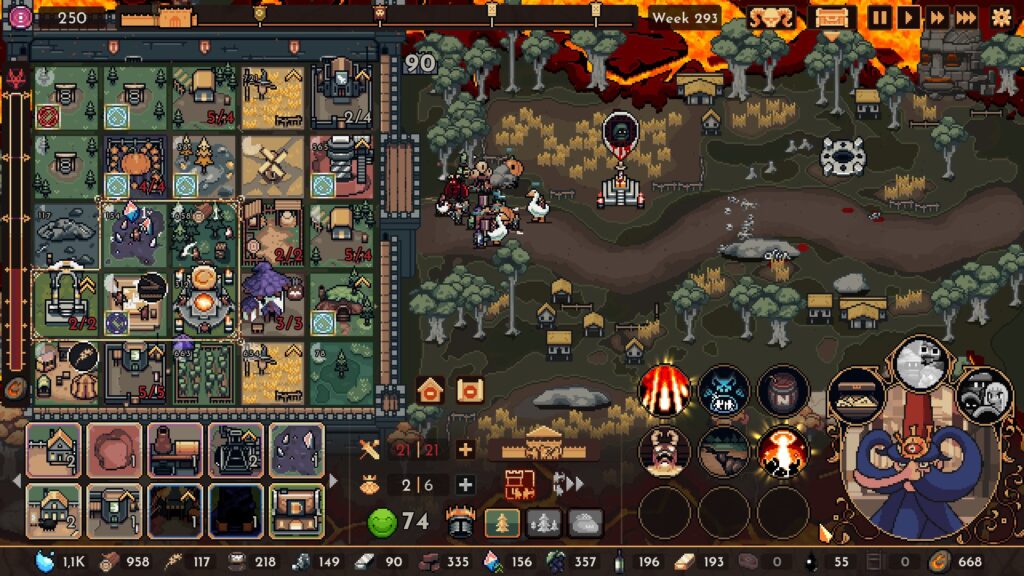This screenshot has width=1024, height=576.
Task: Open the gold treasure chest portrait icon
Action: 857,394
